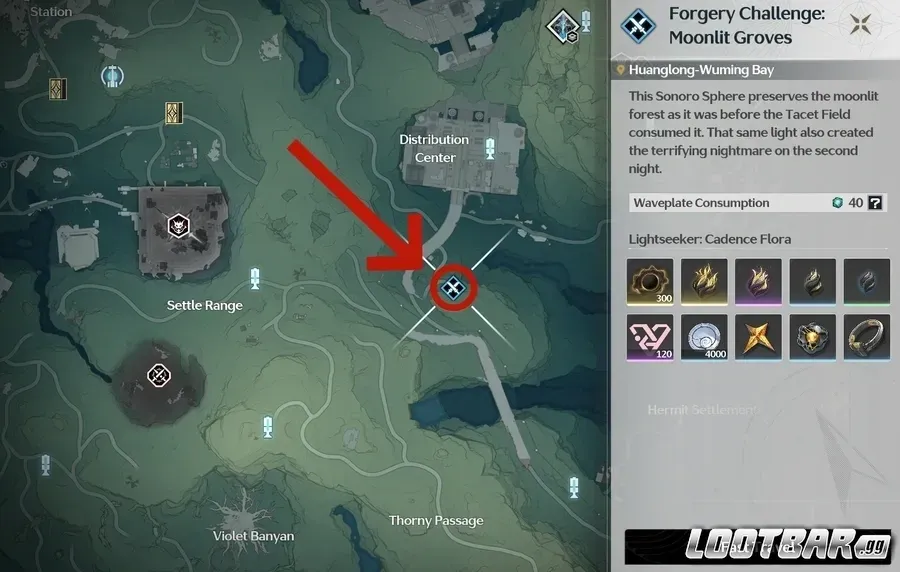The width and height of the screenshot is (900, 572).
Task: Select the beacon east of Thorny Passage
Action: (x=574, y=487)
